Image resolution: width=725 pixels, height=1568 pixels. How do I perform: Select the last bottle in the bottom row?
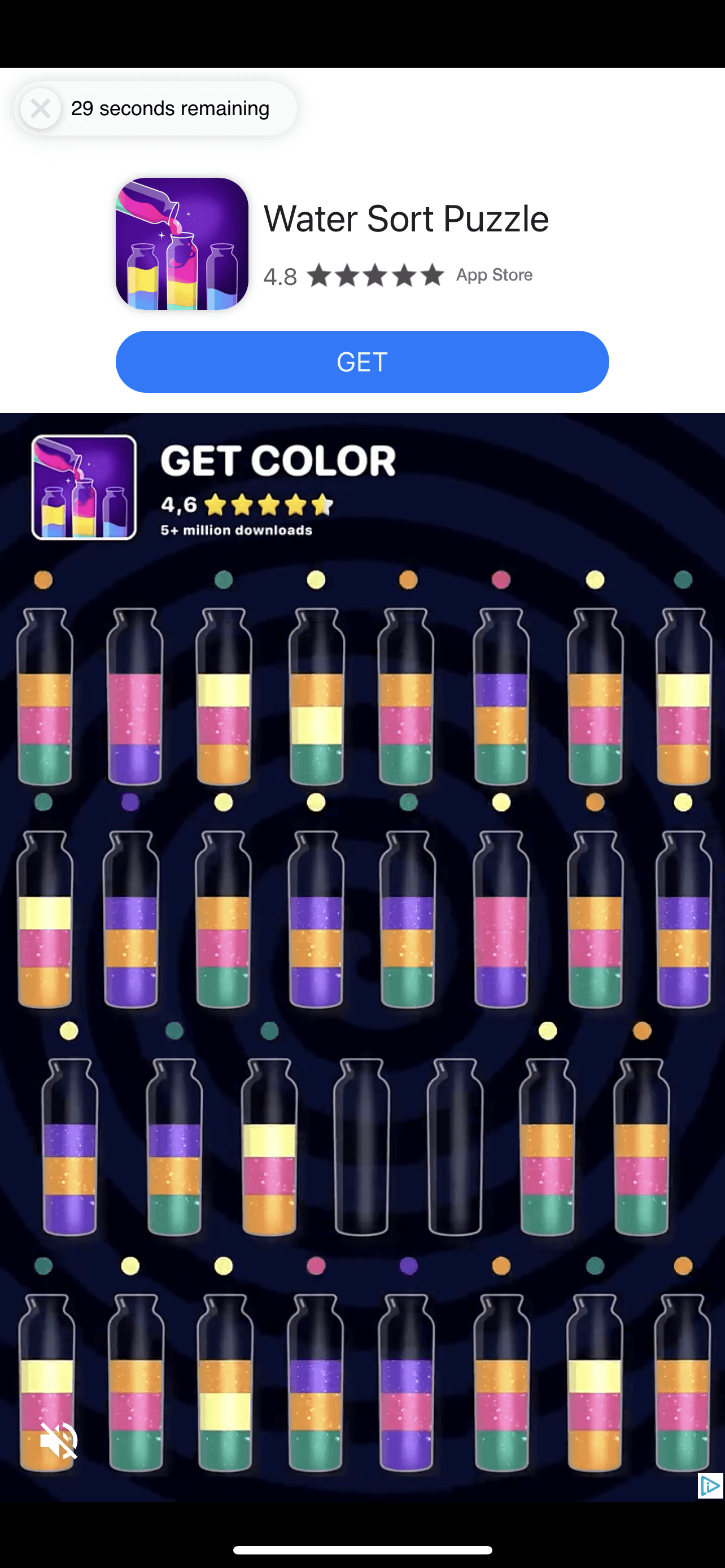point(683,1394)
